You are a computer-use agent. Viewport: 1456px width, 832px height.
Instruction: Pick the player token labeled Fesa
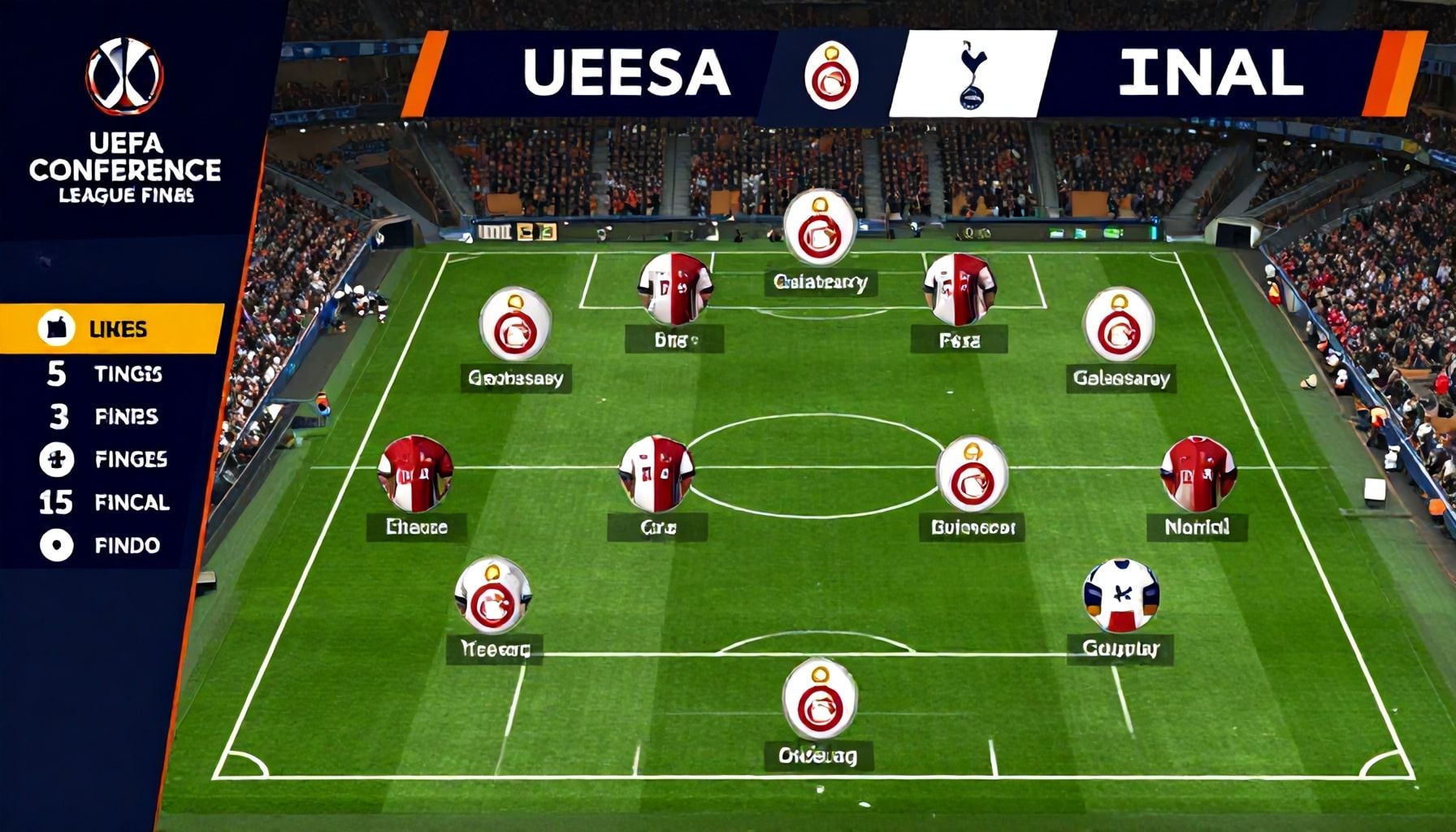[960, 289]
